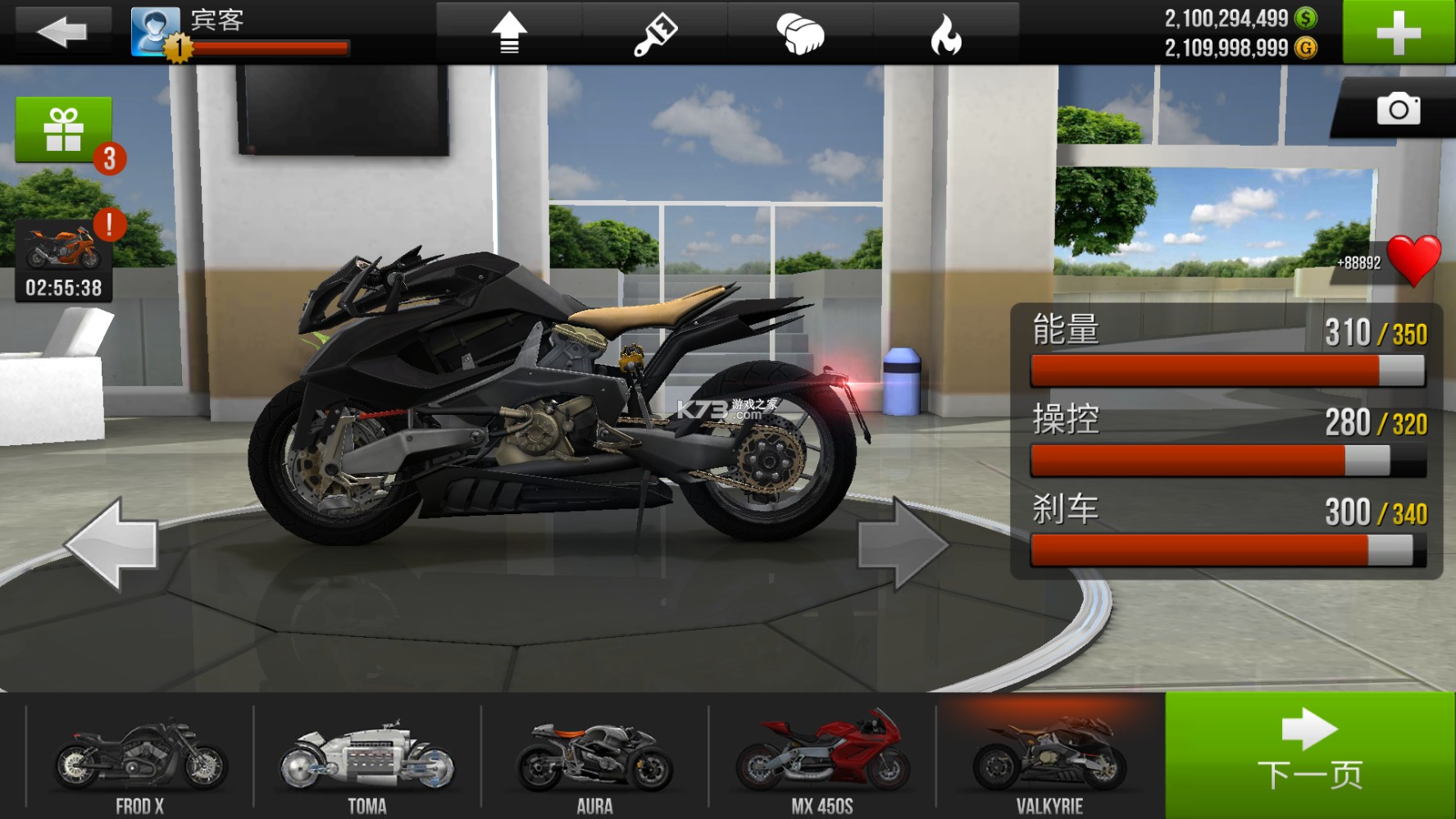Open the upgrade arrow tab
Image resolution: width=1456 pixels, height=819 pixels.
pos(509,33)
